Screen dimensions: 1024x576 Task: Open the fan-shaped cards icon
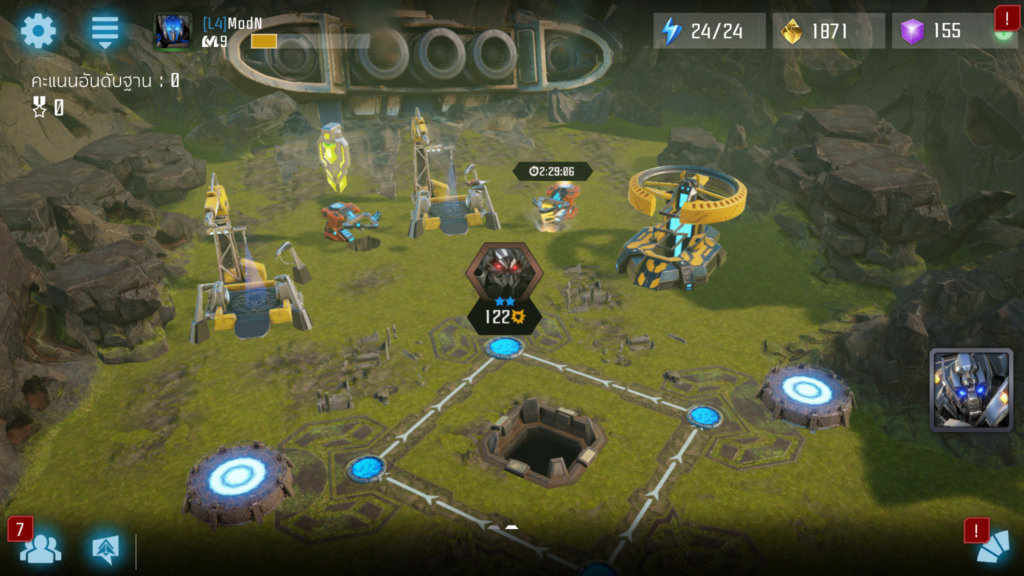point(993,549)
